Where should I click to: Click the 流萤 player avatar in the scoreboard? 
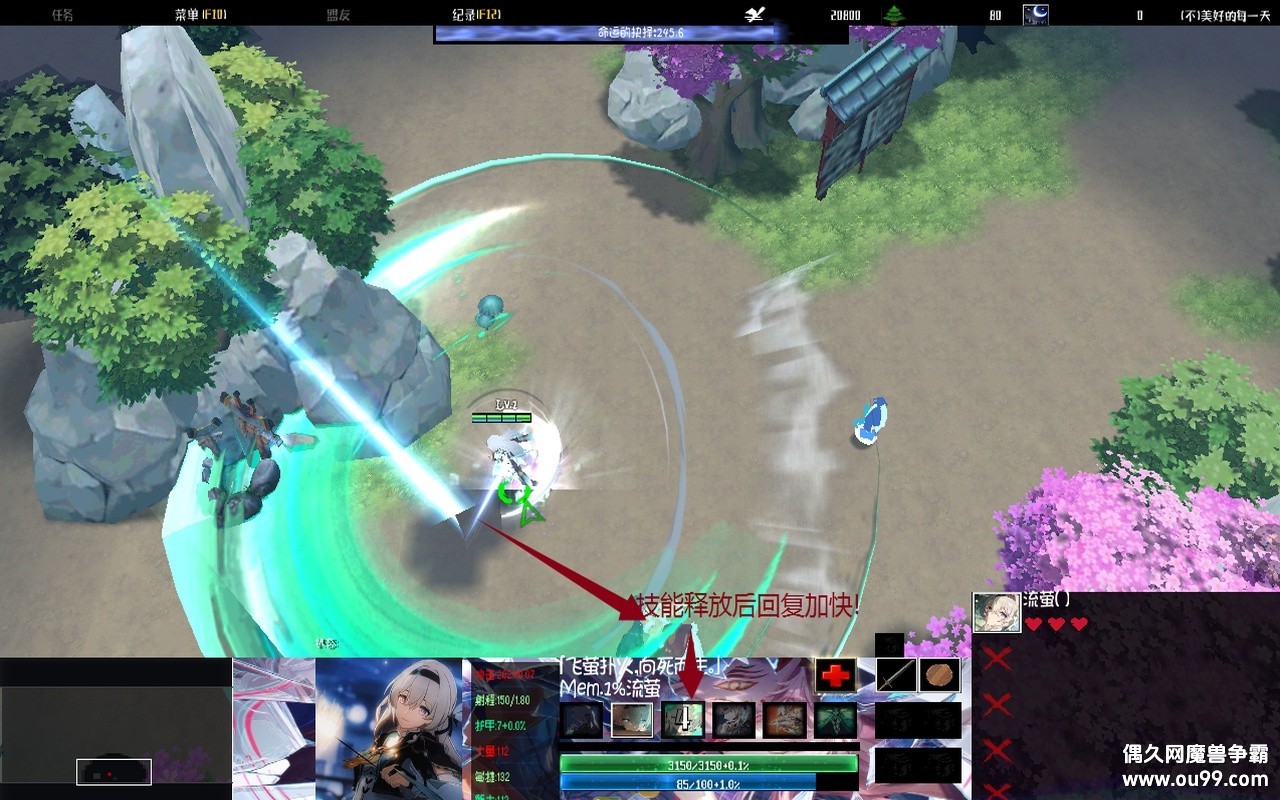[x=997, y=612]
